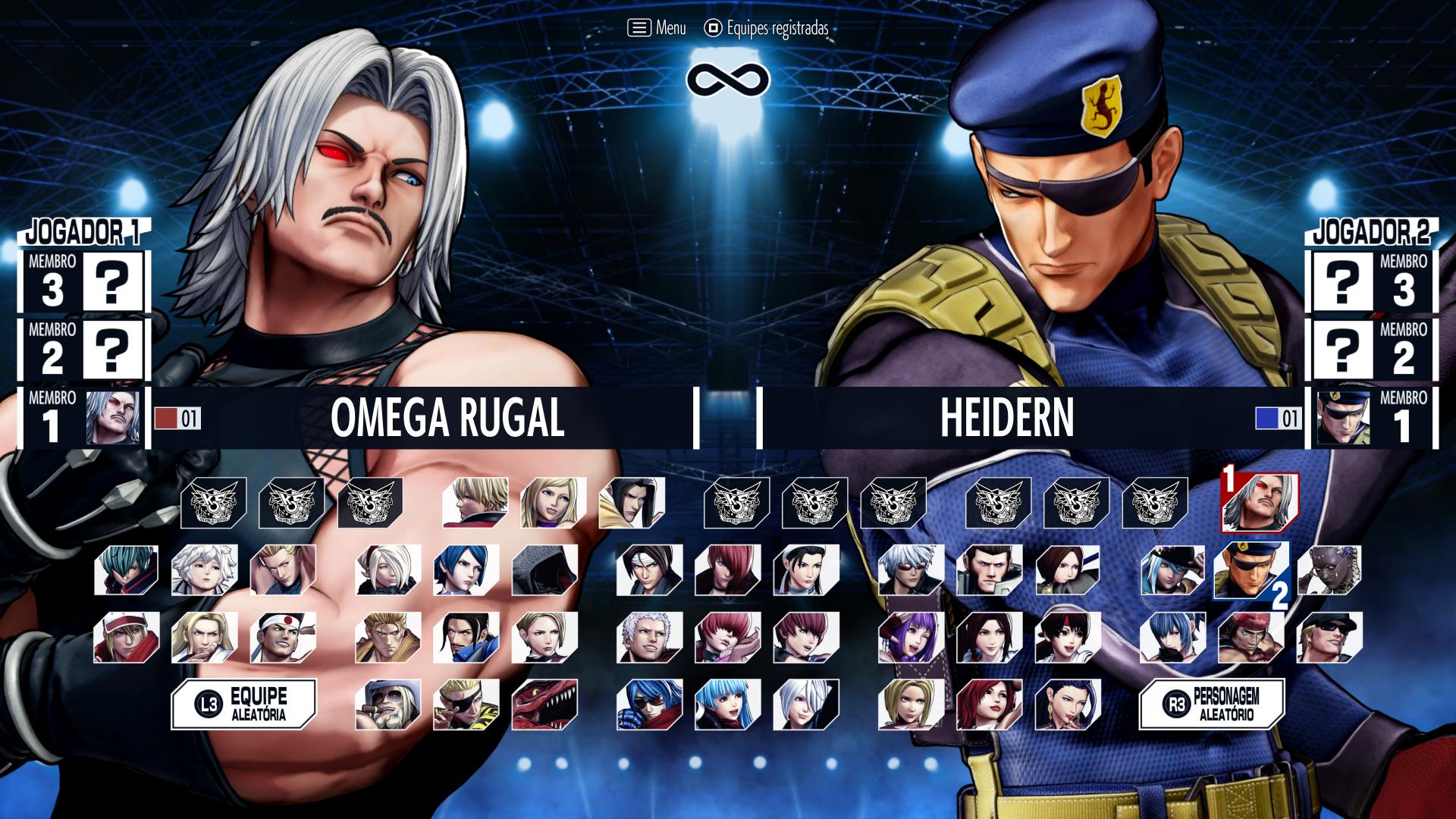Image resolution: width=1456 pixels, height=819 pixels.
Task: Choose green-haired Shun'ei's tile
Action: coord(126,570)
